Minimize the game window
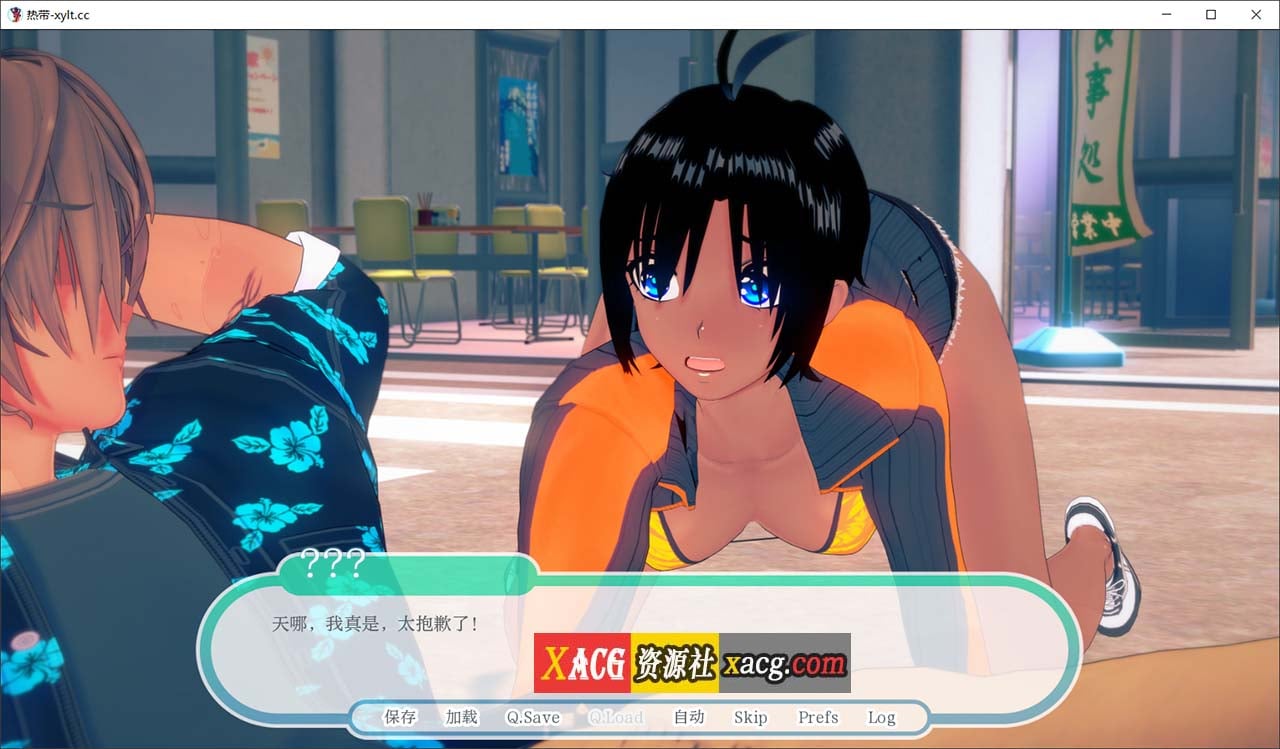1280x749 pixels. (1166, 14)
